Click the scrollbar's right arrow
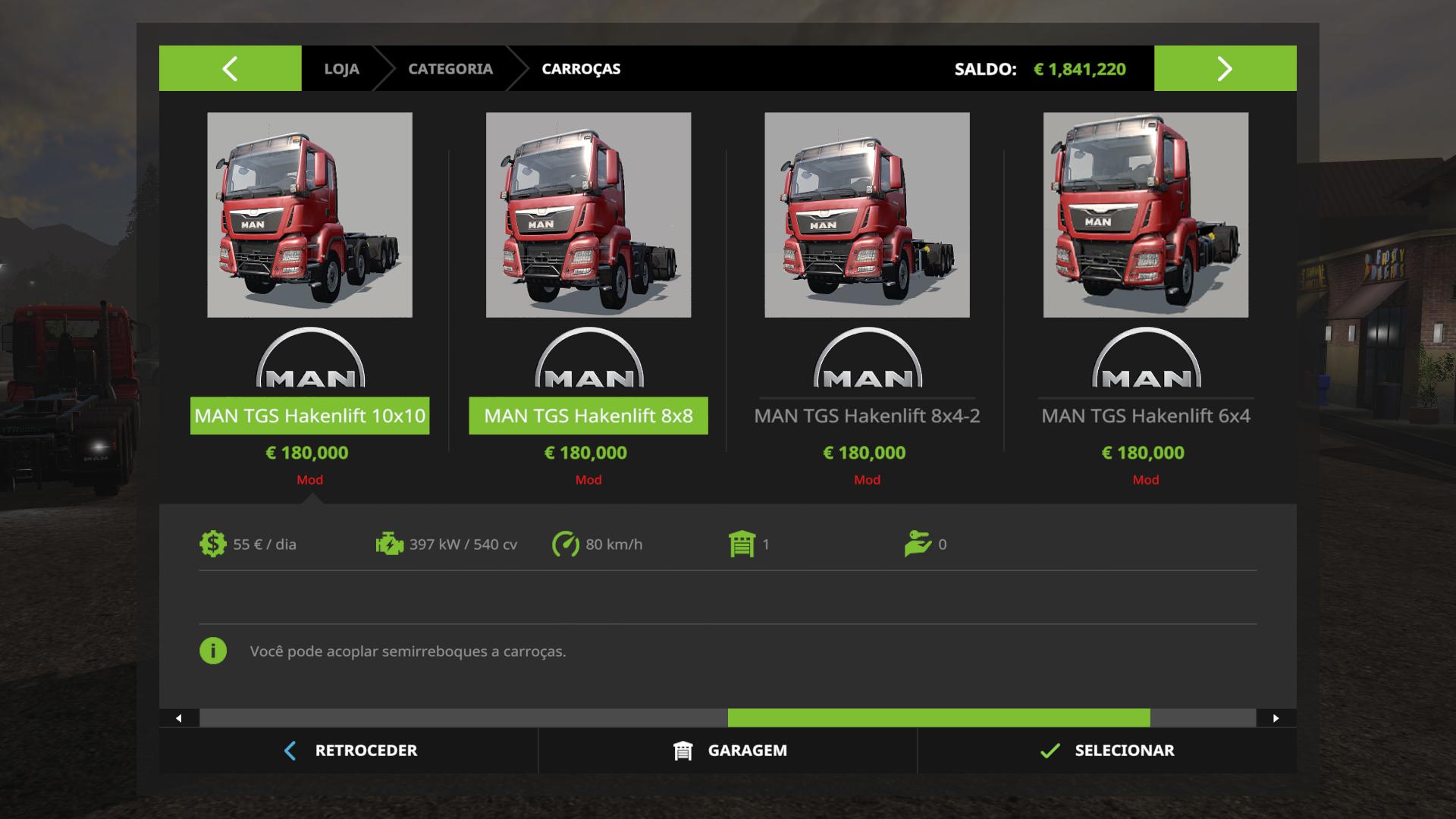The image size is (1456, 819). pos(1276,718)
